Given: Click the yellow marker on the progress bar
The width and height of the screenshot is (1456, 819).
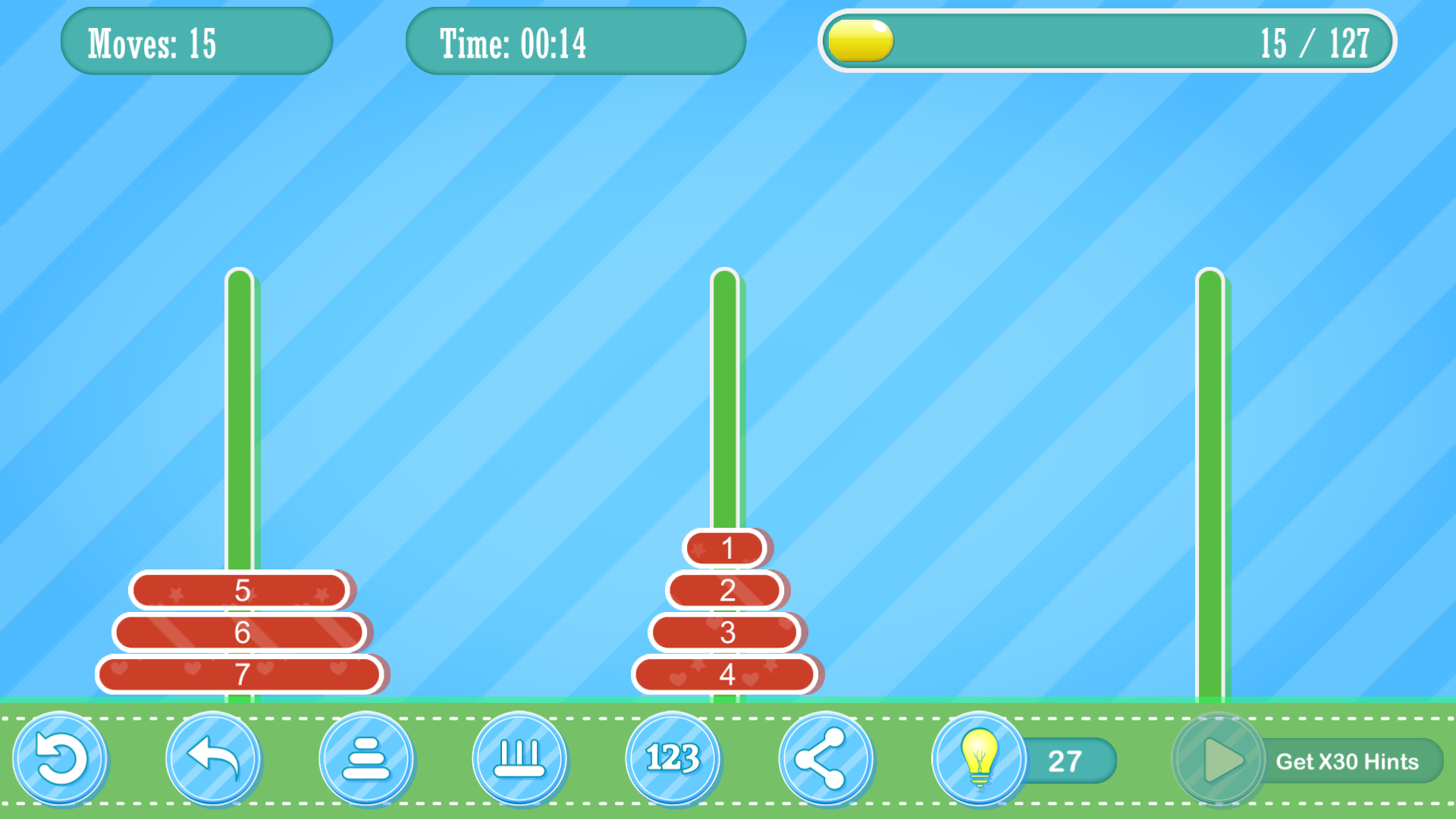Looking at the screenshot, I should pos(858,42).
